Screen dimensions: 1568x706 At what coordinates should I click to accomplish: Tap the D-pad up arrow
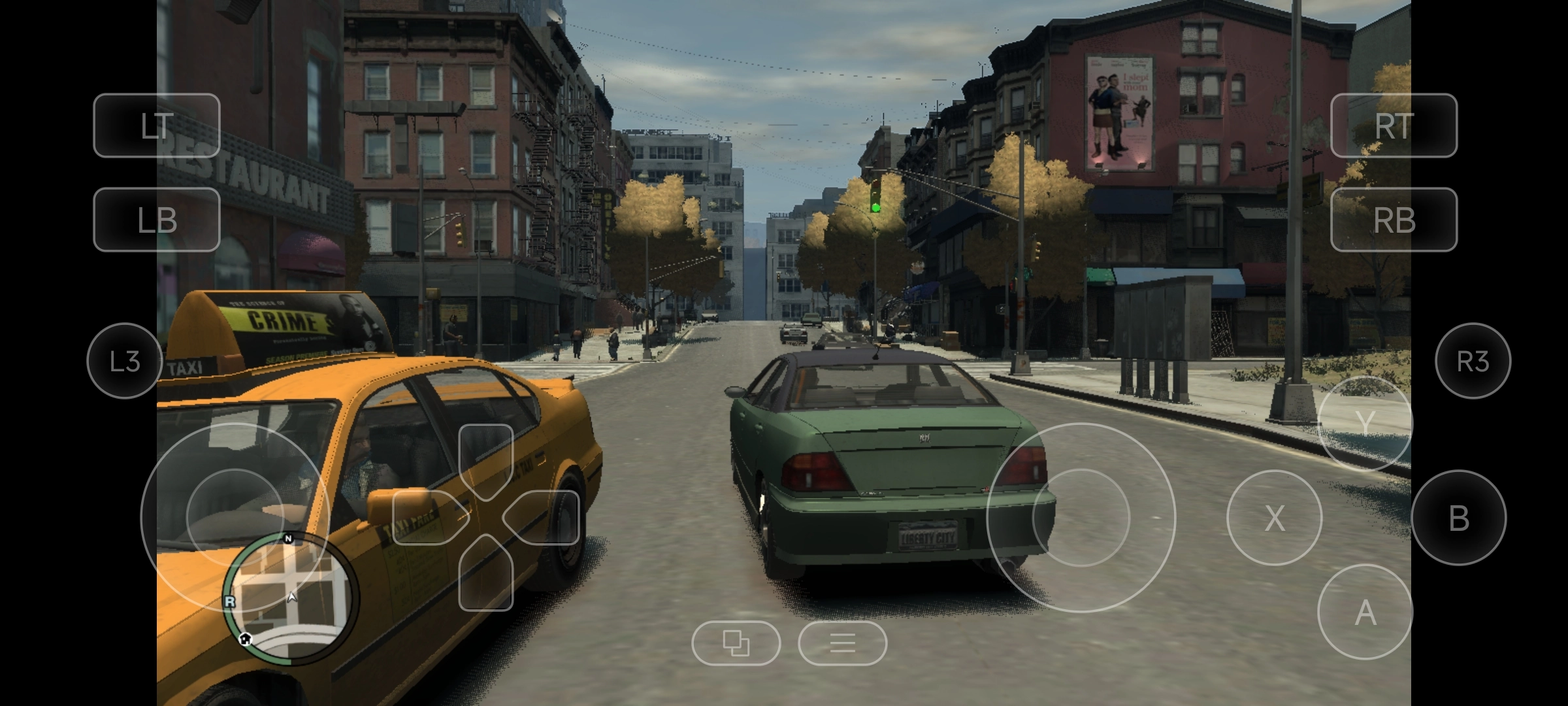[485, 458]
